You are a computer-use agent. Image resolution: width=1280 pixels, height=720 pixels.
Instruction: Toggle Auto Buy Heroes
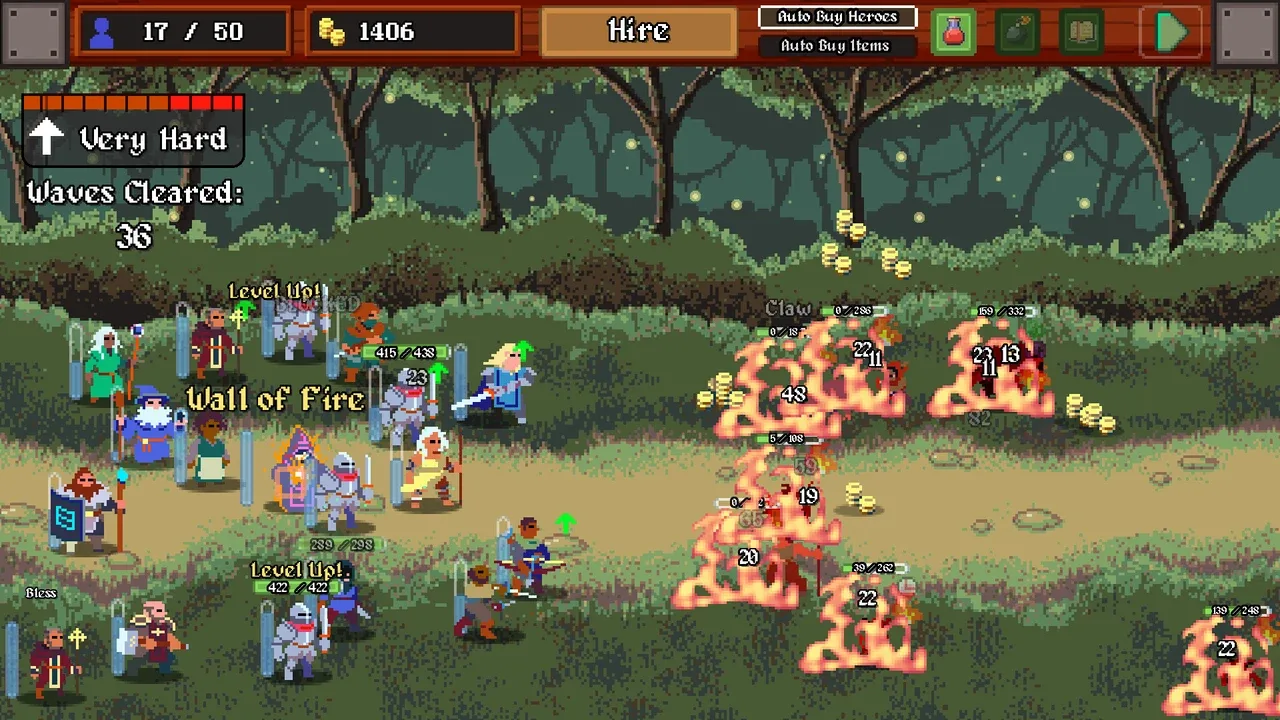coord(837,17)
